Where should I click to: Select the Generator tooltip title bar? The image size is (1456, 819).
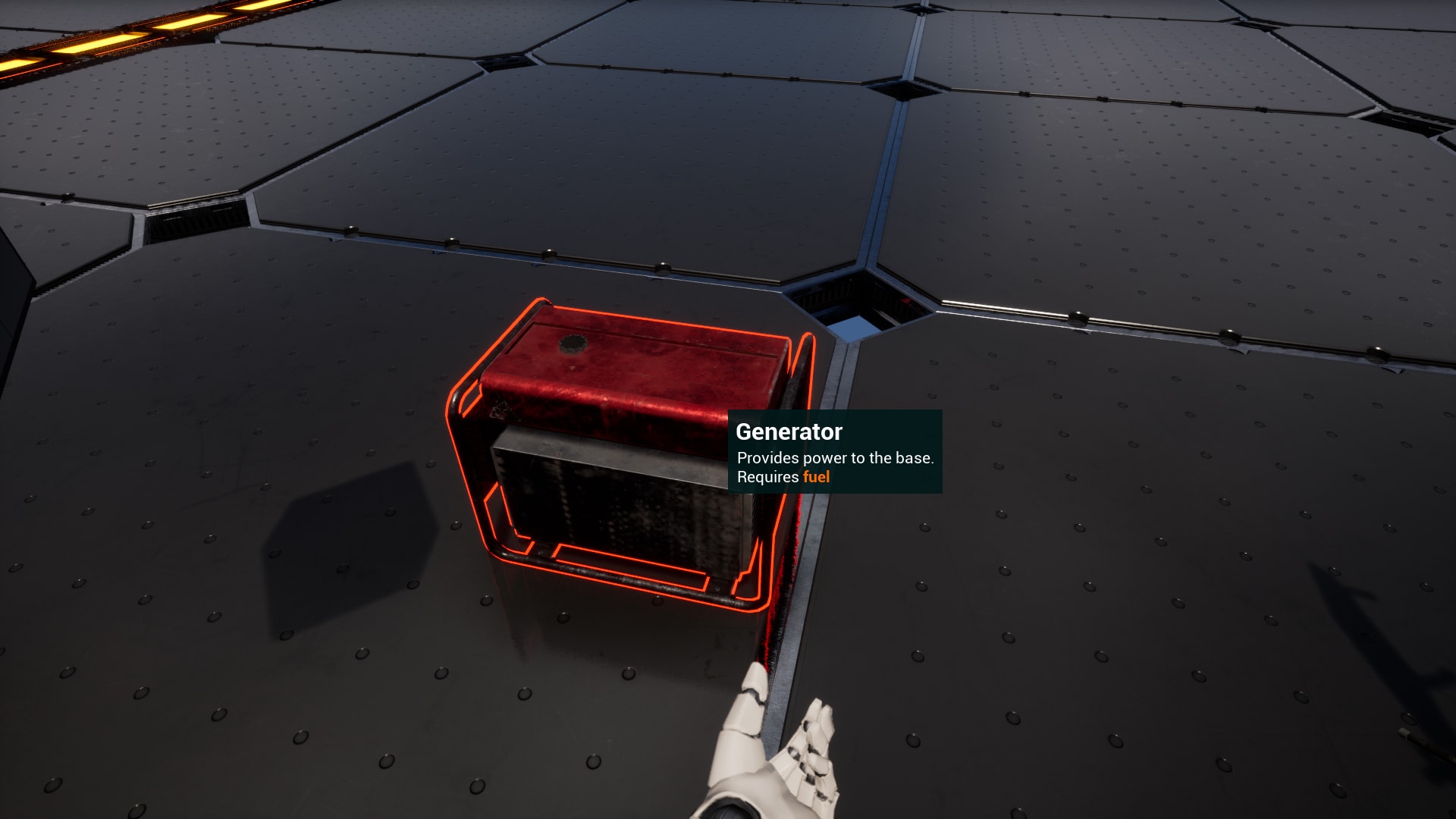tap(789, 431)
